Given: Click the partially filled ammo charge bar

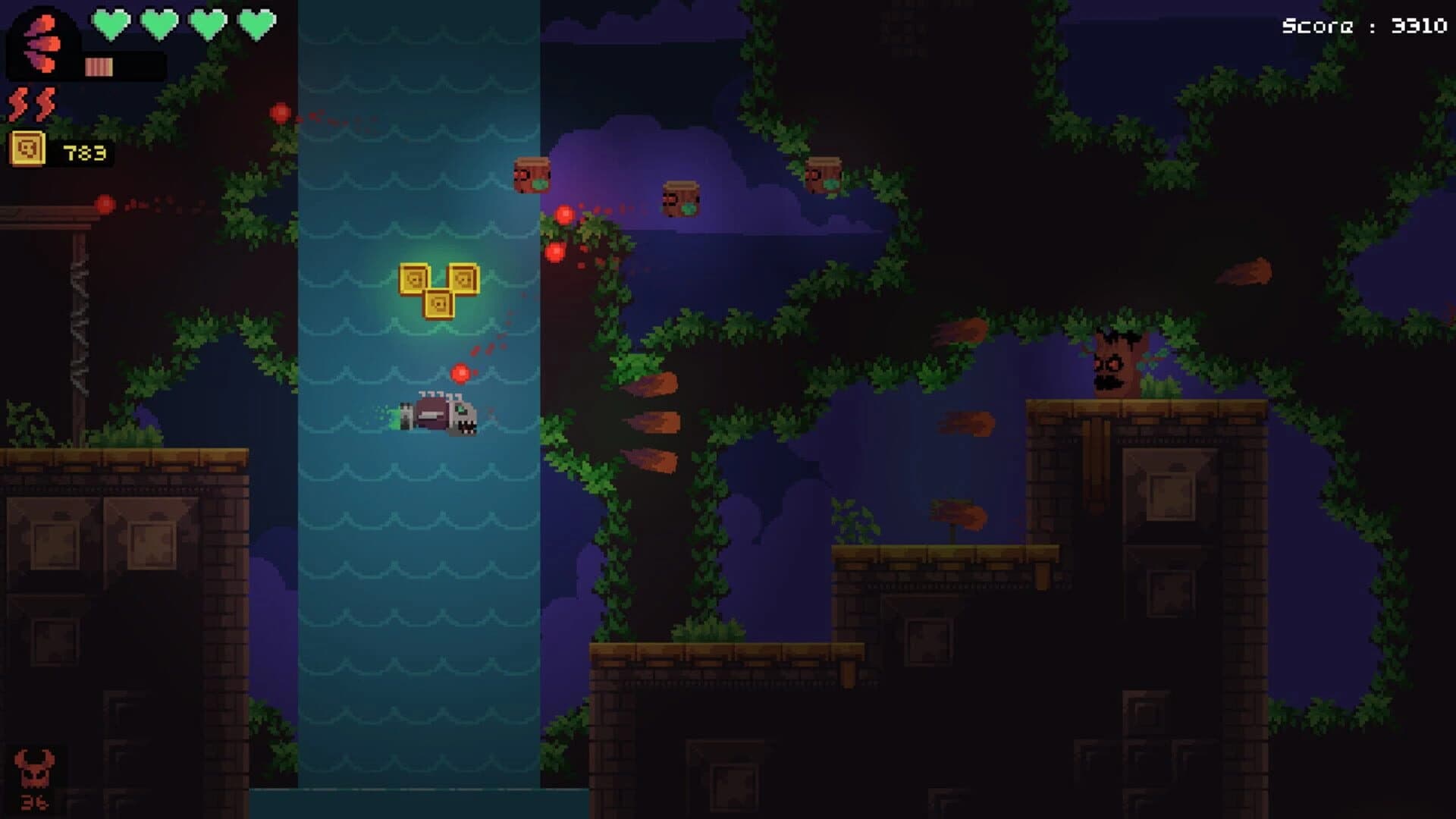Looking at the screenshot, I should tap(99, 67).
